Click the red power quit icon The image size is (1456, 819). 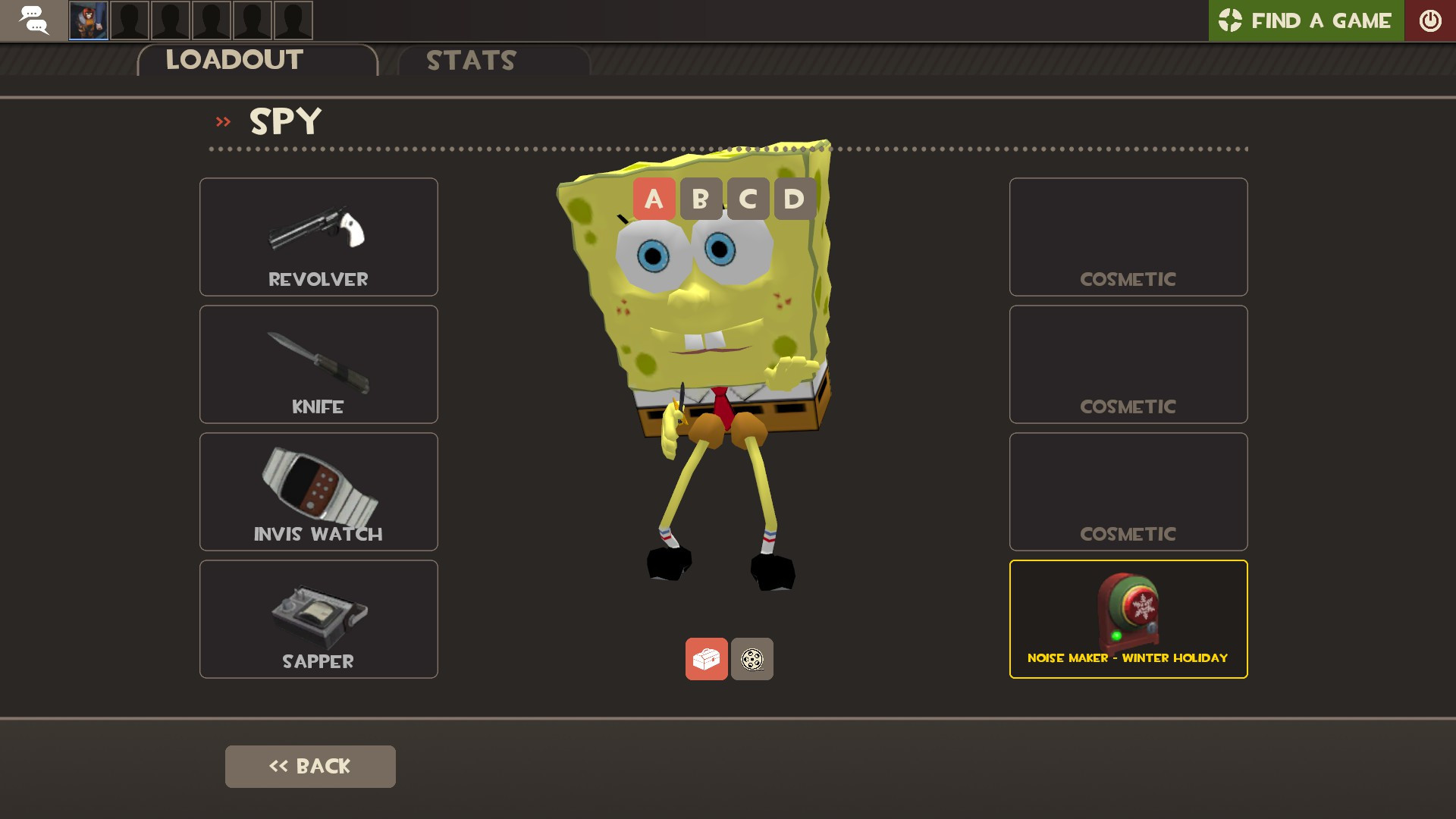(1430, 20)
